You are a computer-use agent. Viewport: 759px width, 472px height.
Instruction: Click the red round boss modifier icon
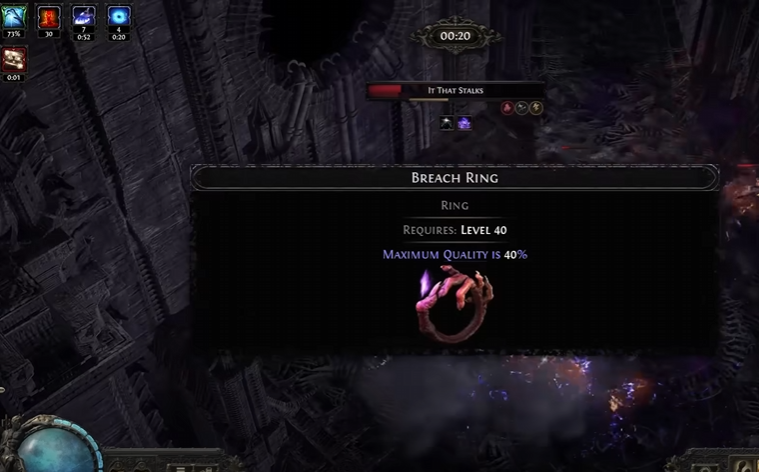pyautogui.click(x=508, y=108)
